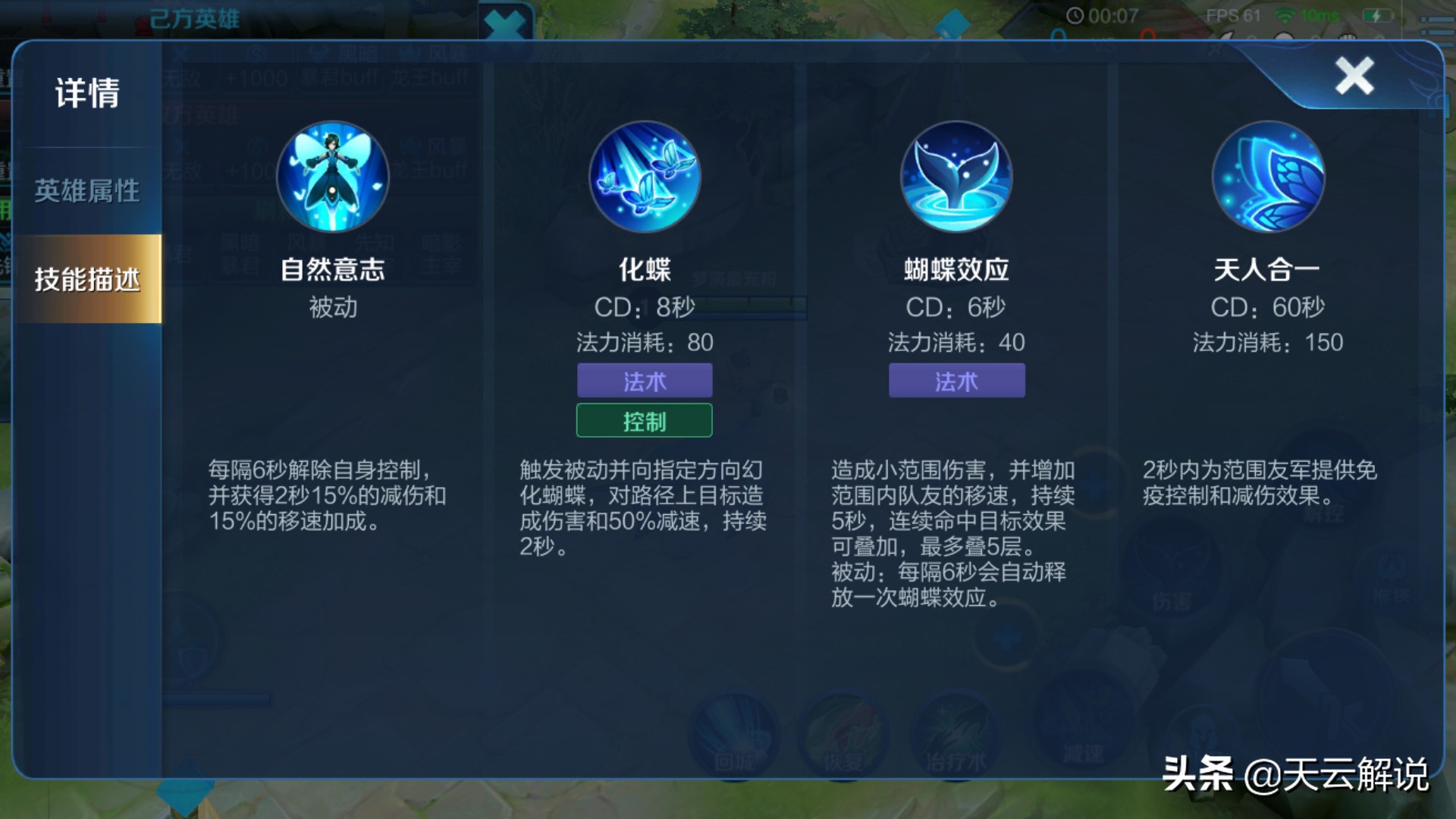Click the CD progress bar beside 化蝶's cooldown

(755, 306)
